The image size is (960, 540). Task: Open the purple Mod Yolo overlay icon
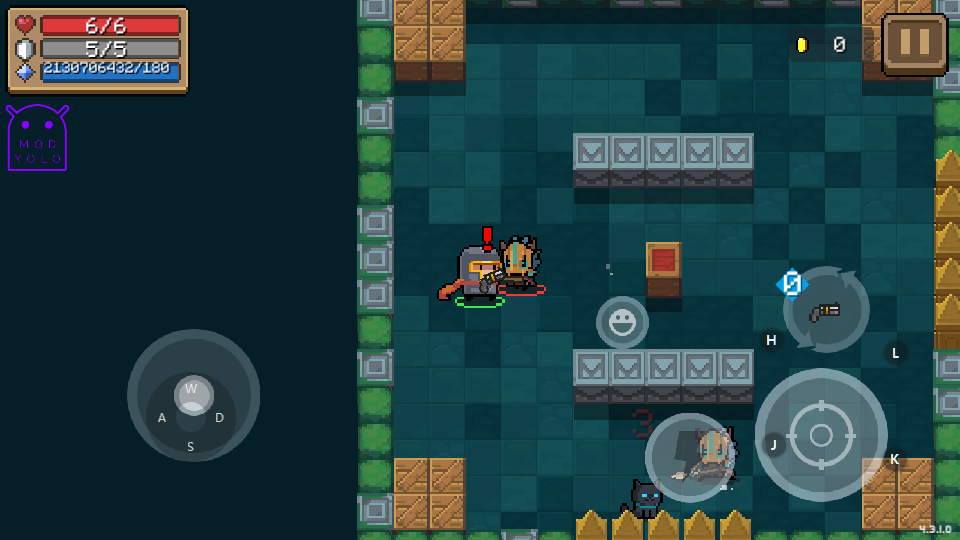click(38, 138)
